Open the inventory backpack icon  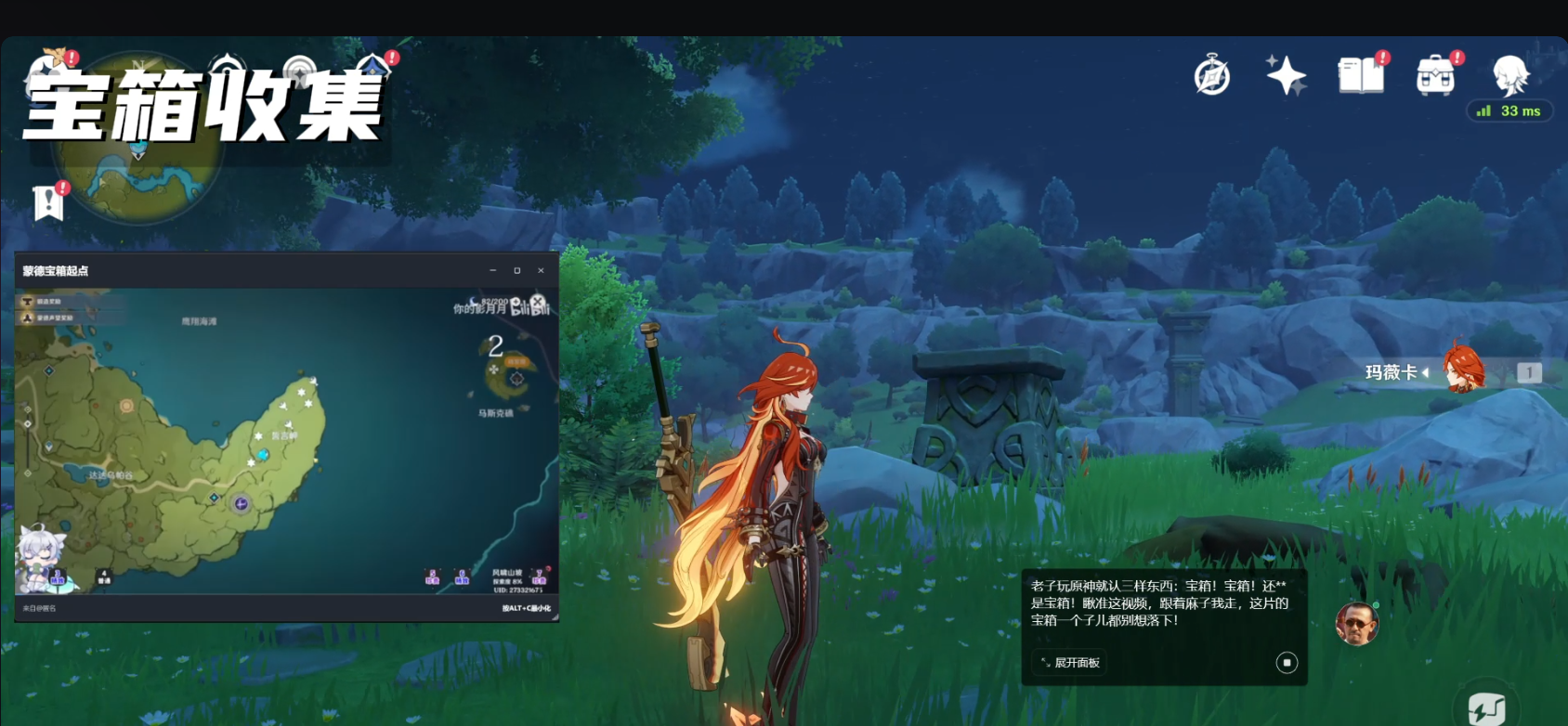point(1436,74)
